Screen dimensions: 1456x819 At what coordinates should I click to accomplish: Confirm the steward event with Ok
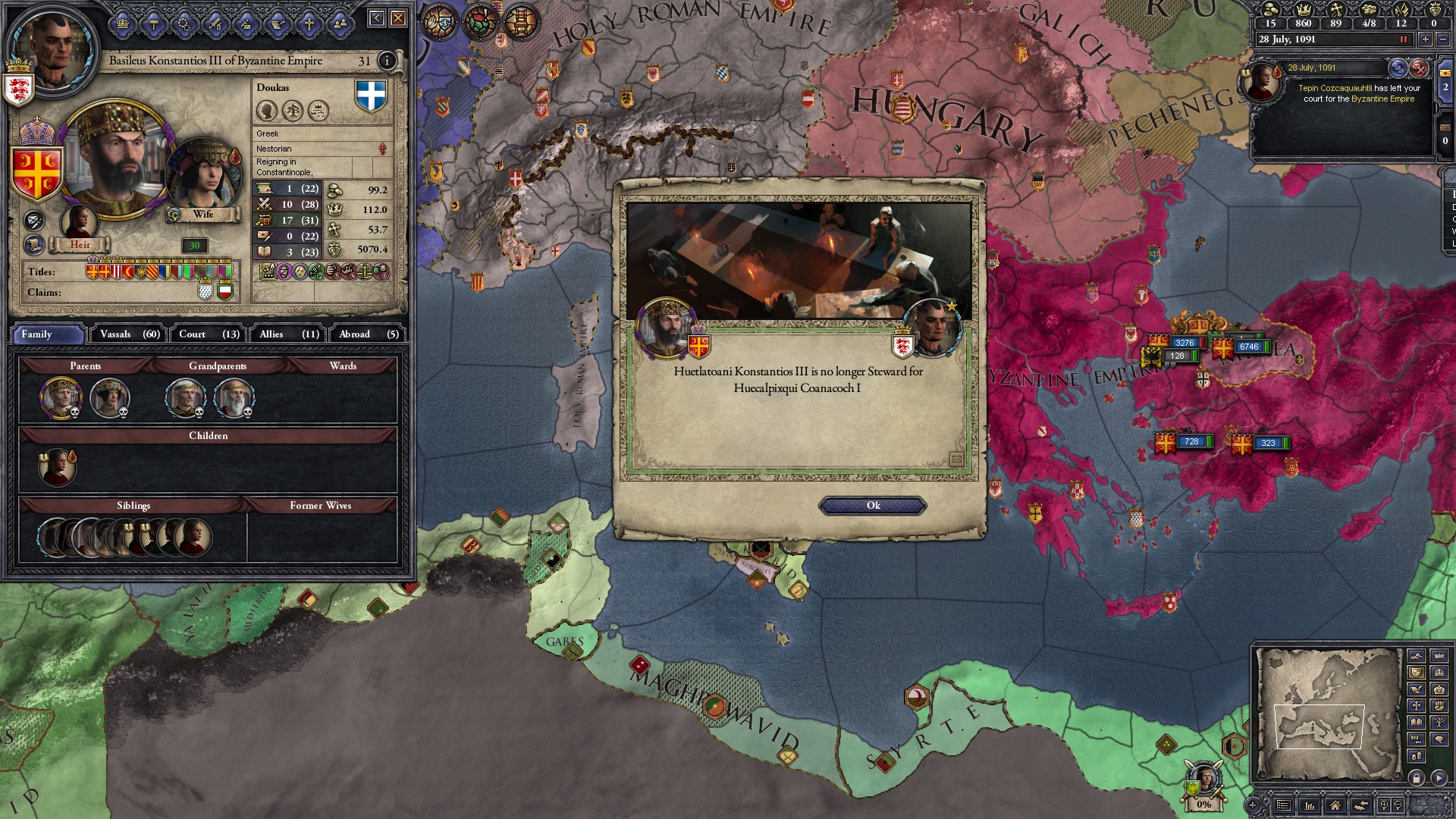873,506
